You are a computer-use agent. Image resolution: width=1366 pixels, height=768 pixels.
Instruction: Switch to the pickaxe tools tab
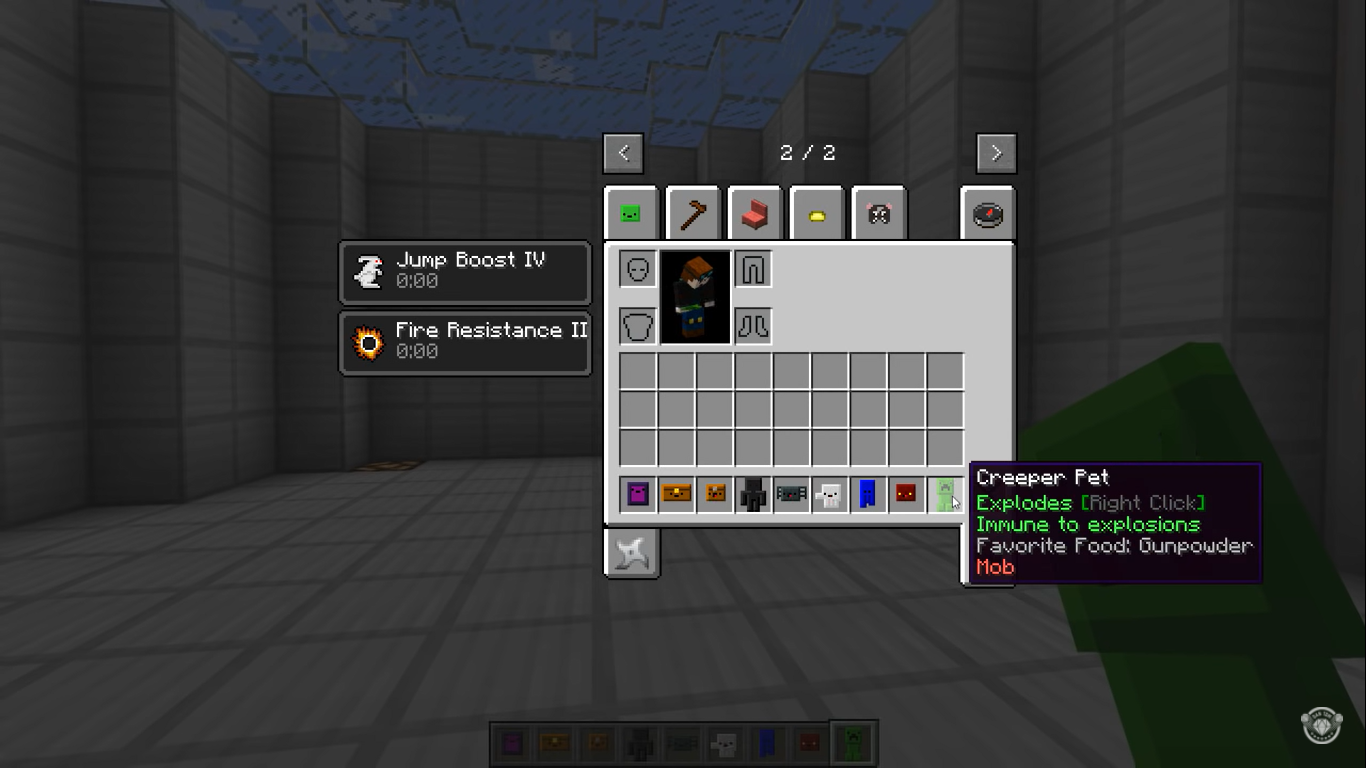coord(693,212)
